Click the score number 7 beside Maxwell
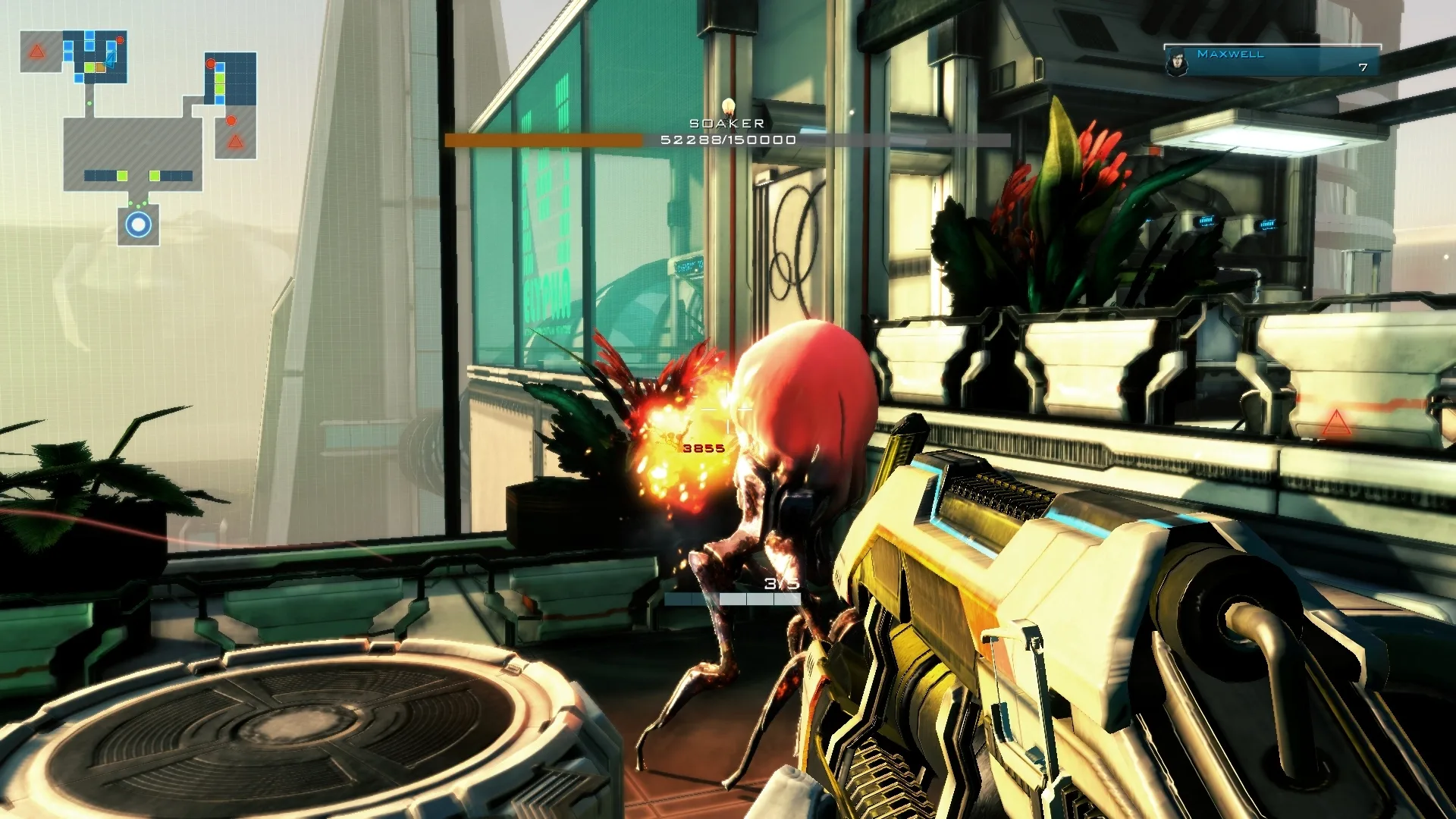The height and width of the screenshot is (819, 1456). click(x=1363, y=67)
